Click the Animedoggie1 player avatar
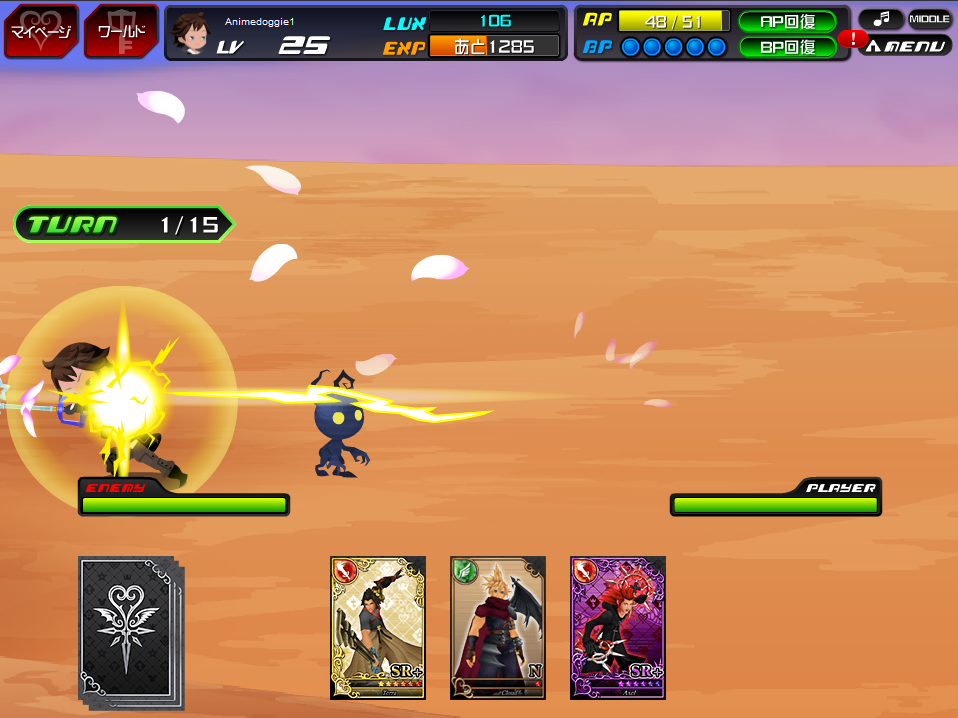This screenshot has height=718, width=958. pos(190,33)
